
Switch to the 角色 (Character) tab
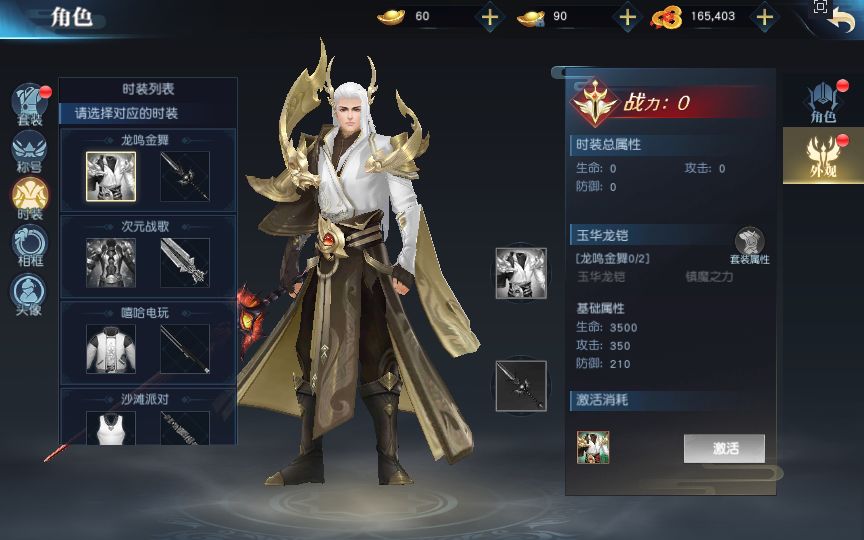coord(823,103)
